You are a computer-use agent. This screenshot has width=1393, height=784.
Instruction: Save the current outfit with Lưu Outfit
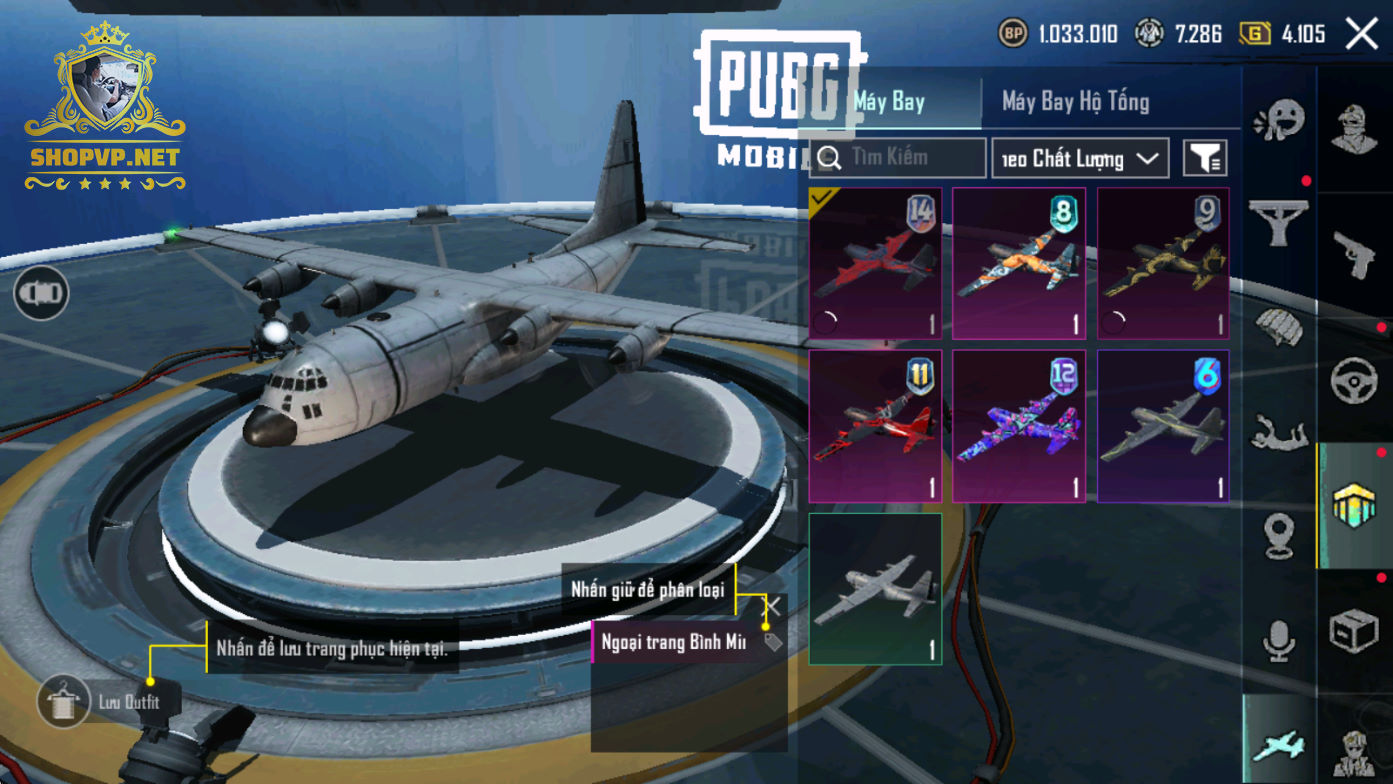point(66,702)
